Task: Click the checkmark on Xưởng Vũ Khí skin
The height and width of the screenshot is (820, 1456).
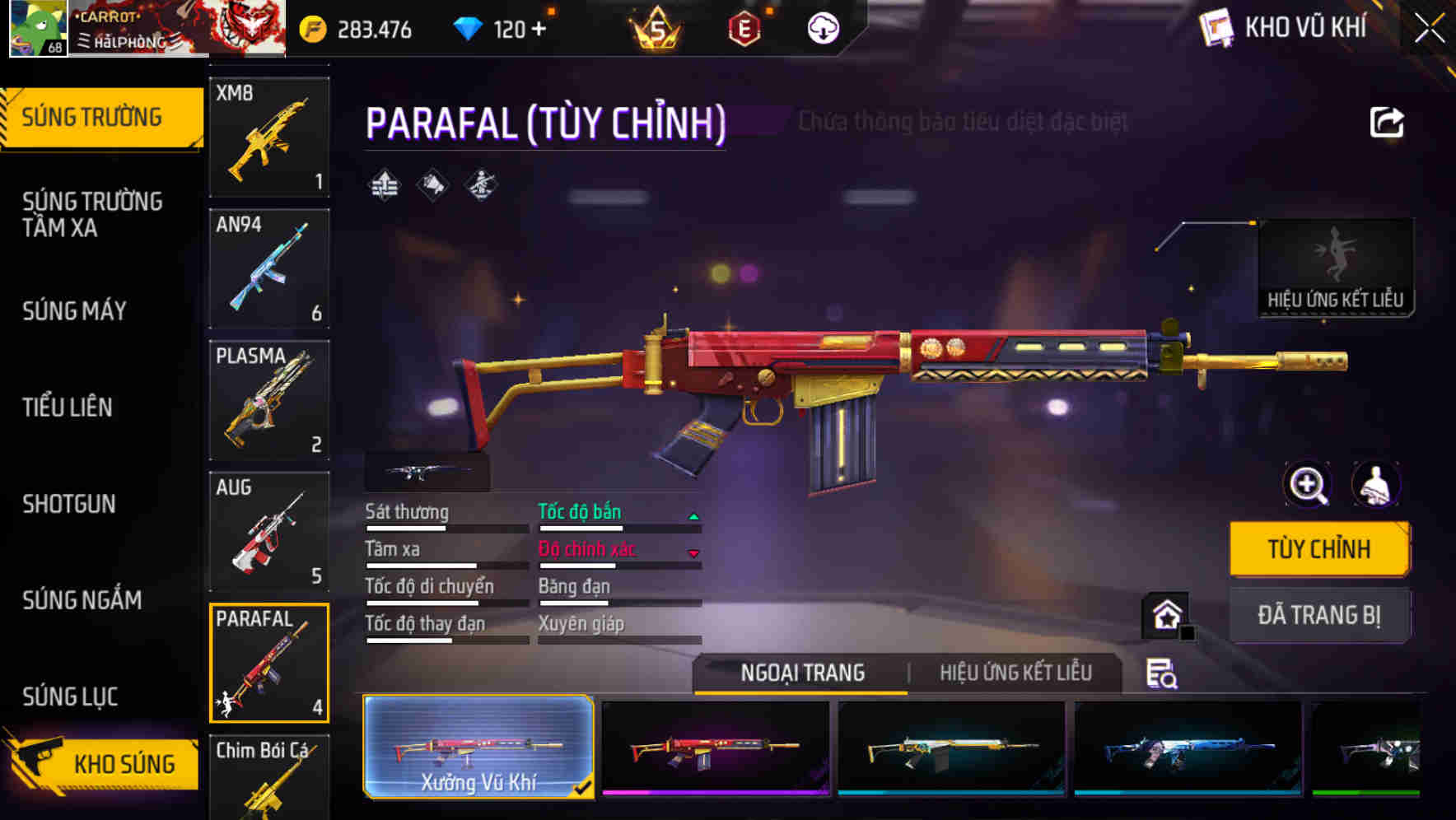Action: pos(584,786)
